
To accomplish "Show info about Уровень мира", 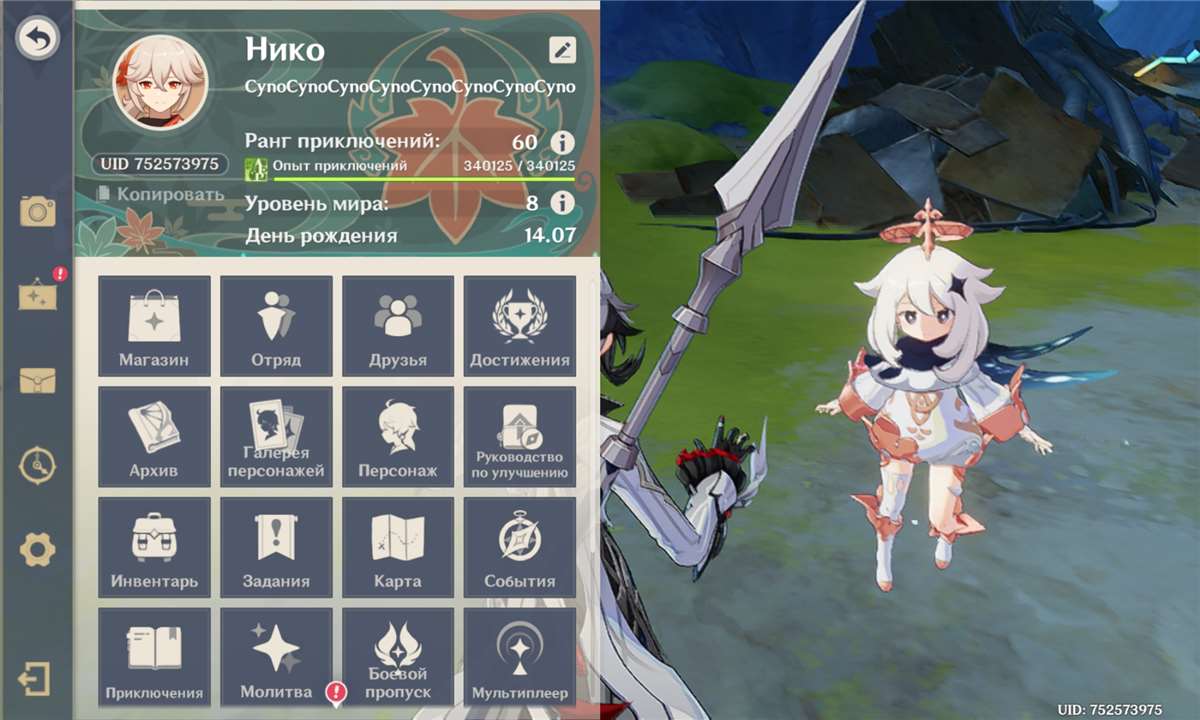I will (563, 204).
